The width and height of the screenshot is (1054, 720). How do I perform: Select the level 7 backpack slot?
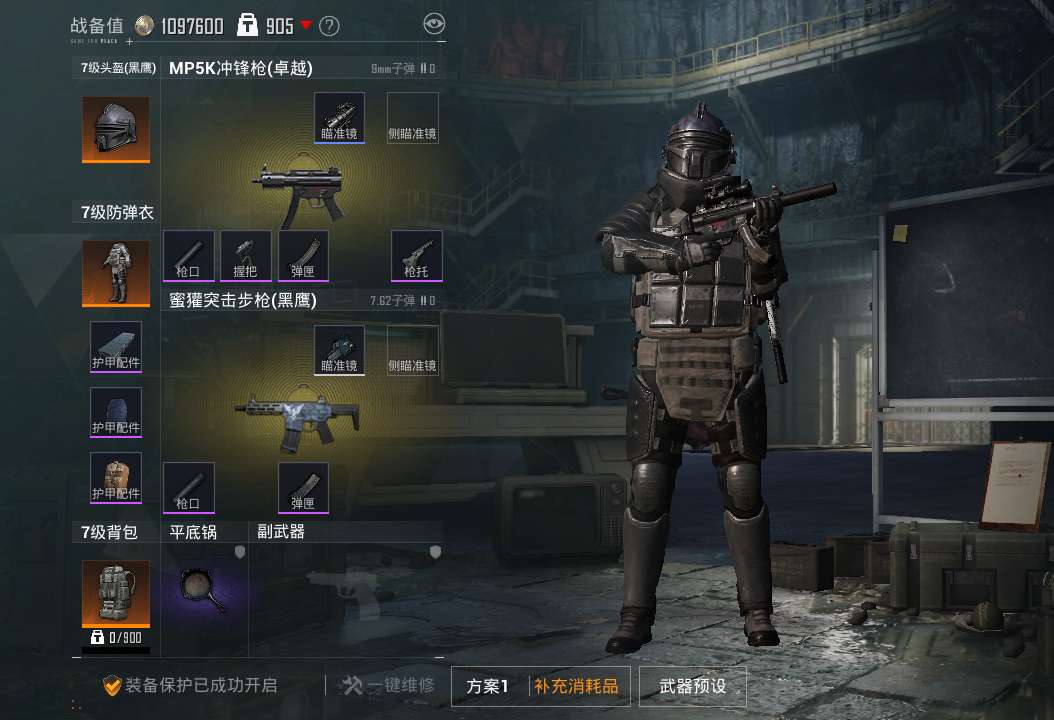[116, 594]
